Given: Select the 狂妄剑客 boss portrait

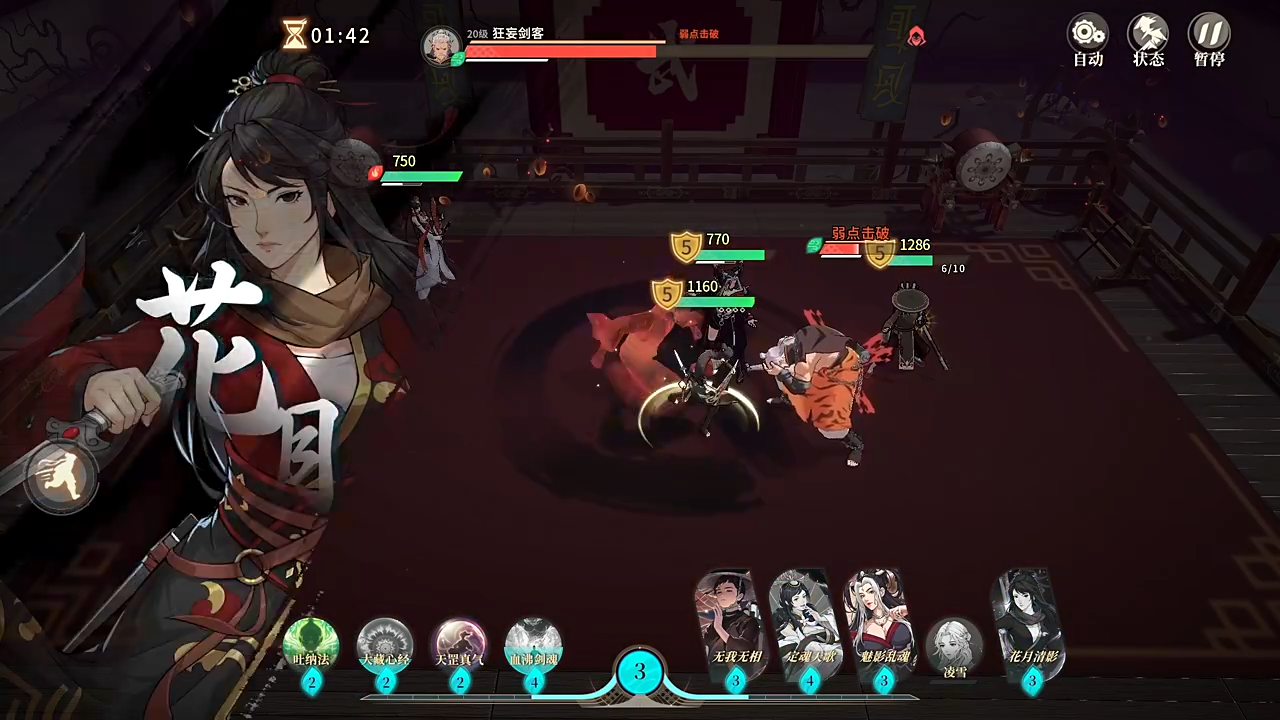Looking at the screenshot, I should 441,47.
